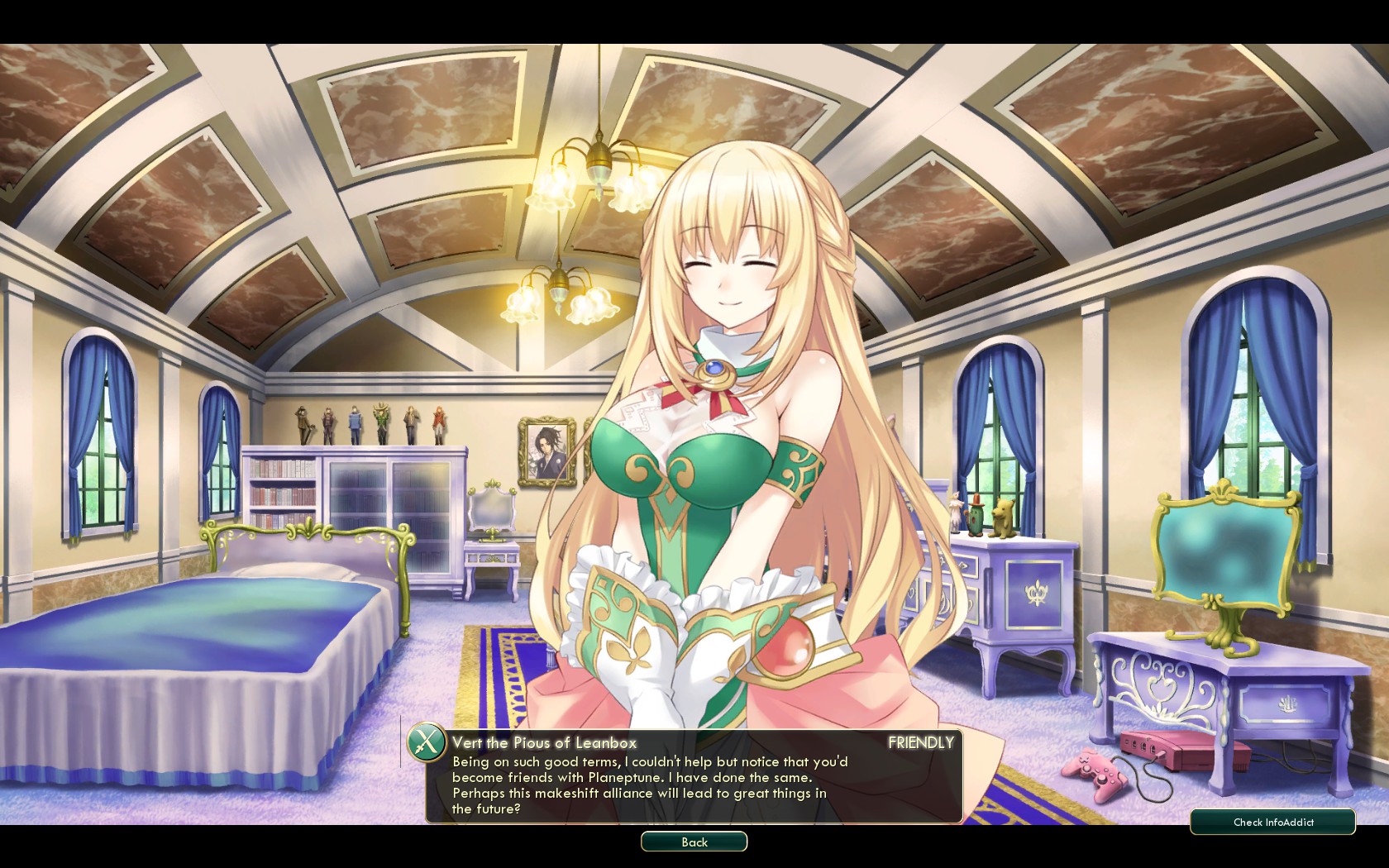Image resolution: width=1389 pixels, height=868 pixels.
Task: Click the Back button
Action: pyautogui.click(x=694, y=842)
